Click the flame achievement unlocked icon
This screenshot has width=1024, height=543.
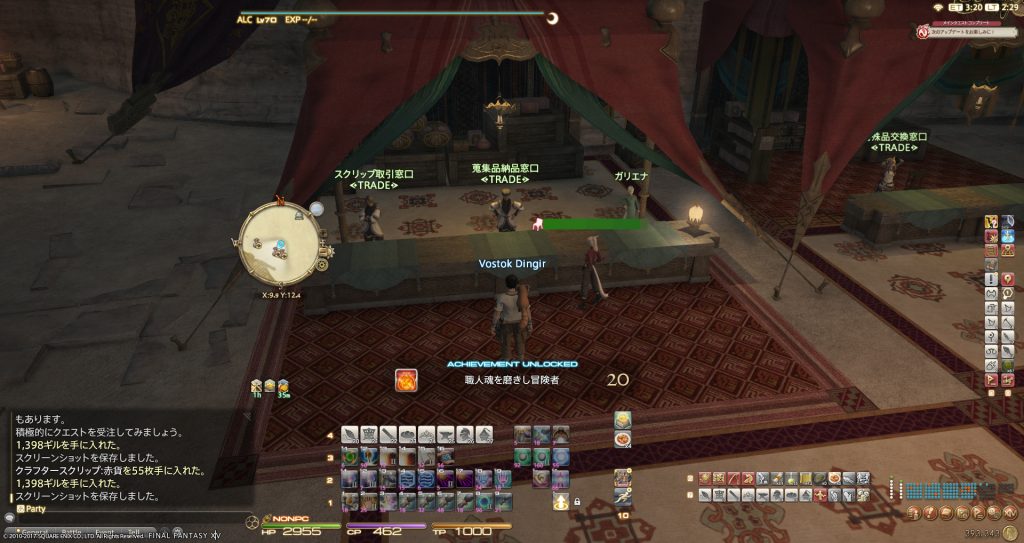[406, 380]
